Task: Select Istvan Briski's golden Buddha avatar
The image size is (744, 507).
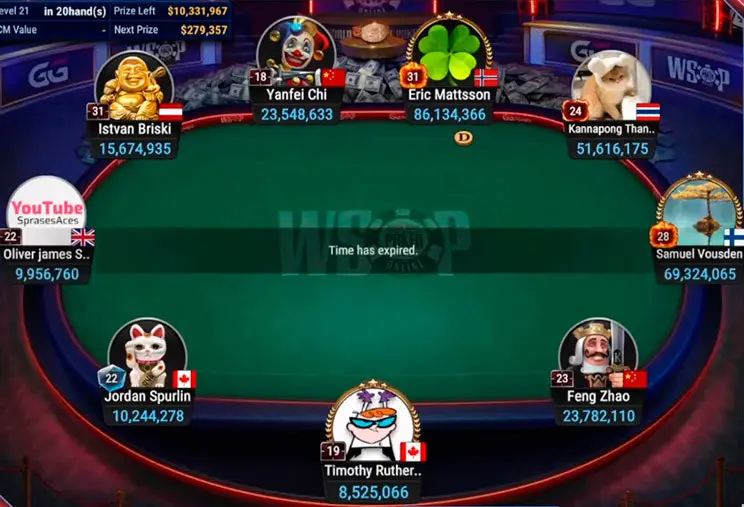Action: [x=134, y=85]
